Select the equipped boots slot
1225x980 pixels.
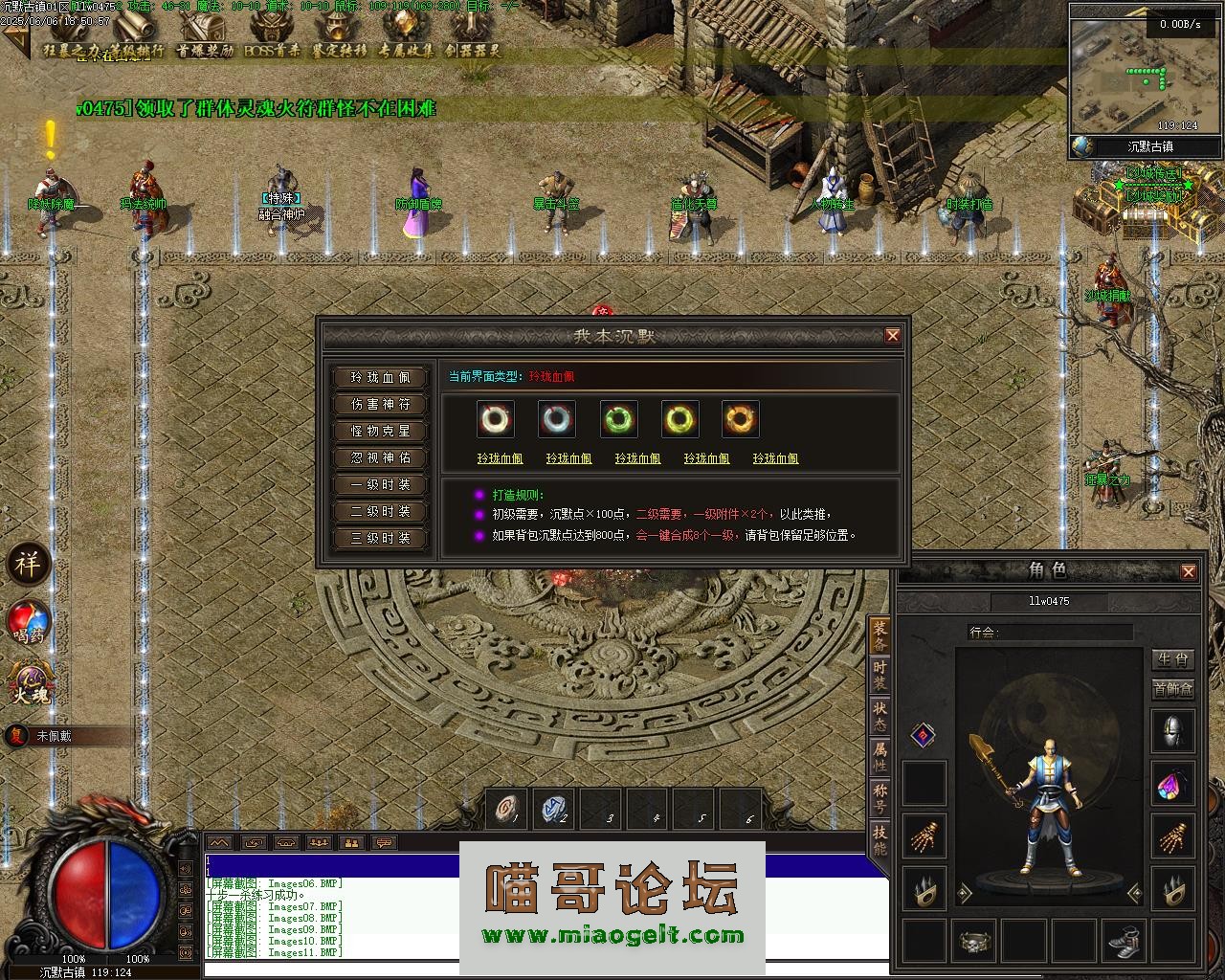(x=1124, y=942)
